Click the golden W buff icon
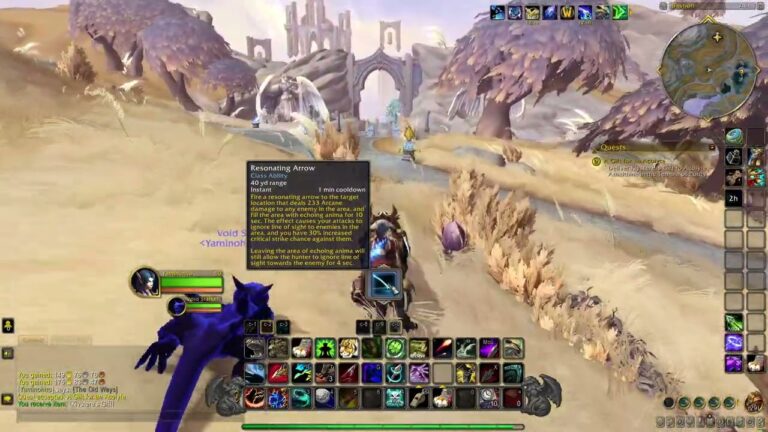The image size is (768, 432). click(568, 12)
